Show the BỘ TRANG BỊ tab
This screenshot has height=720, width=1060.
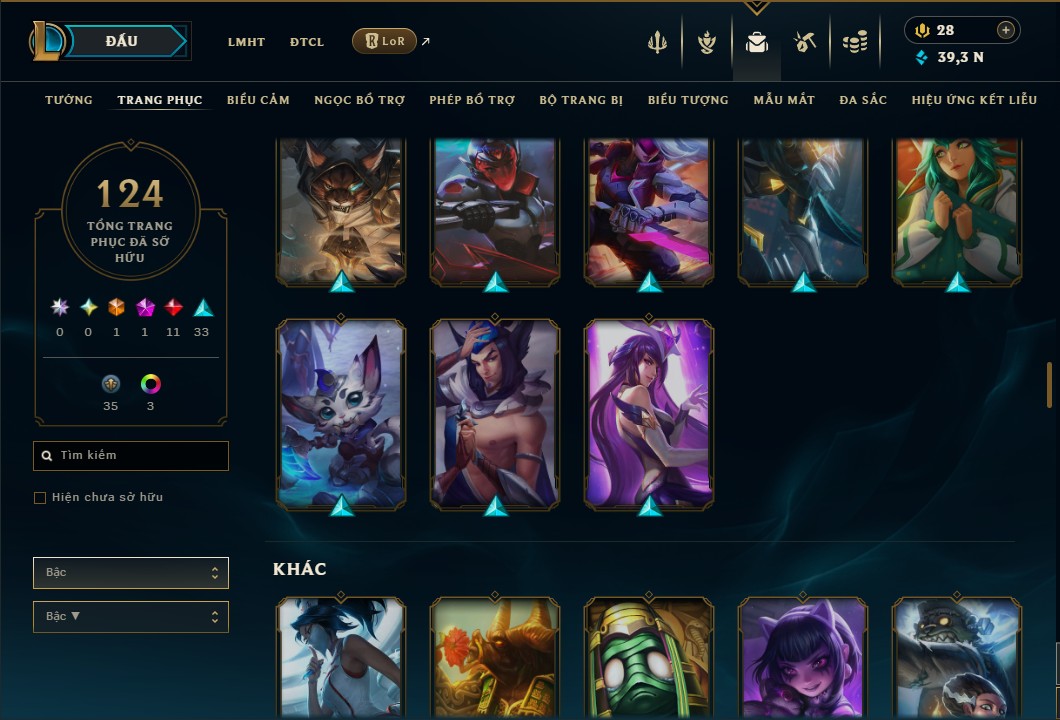coord(581,100)
